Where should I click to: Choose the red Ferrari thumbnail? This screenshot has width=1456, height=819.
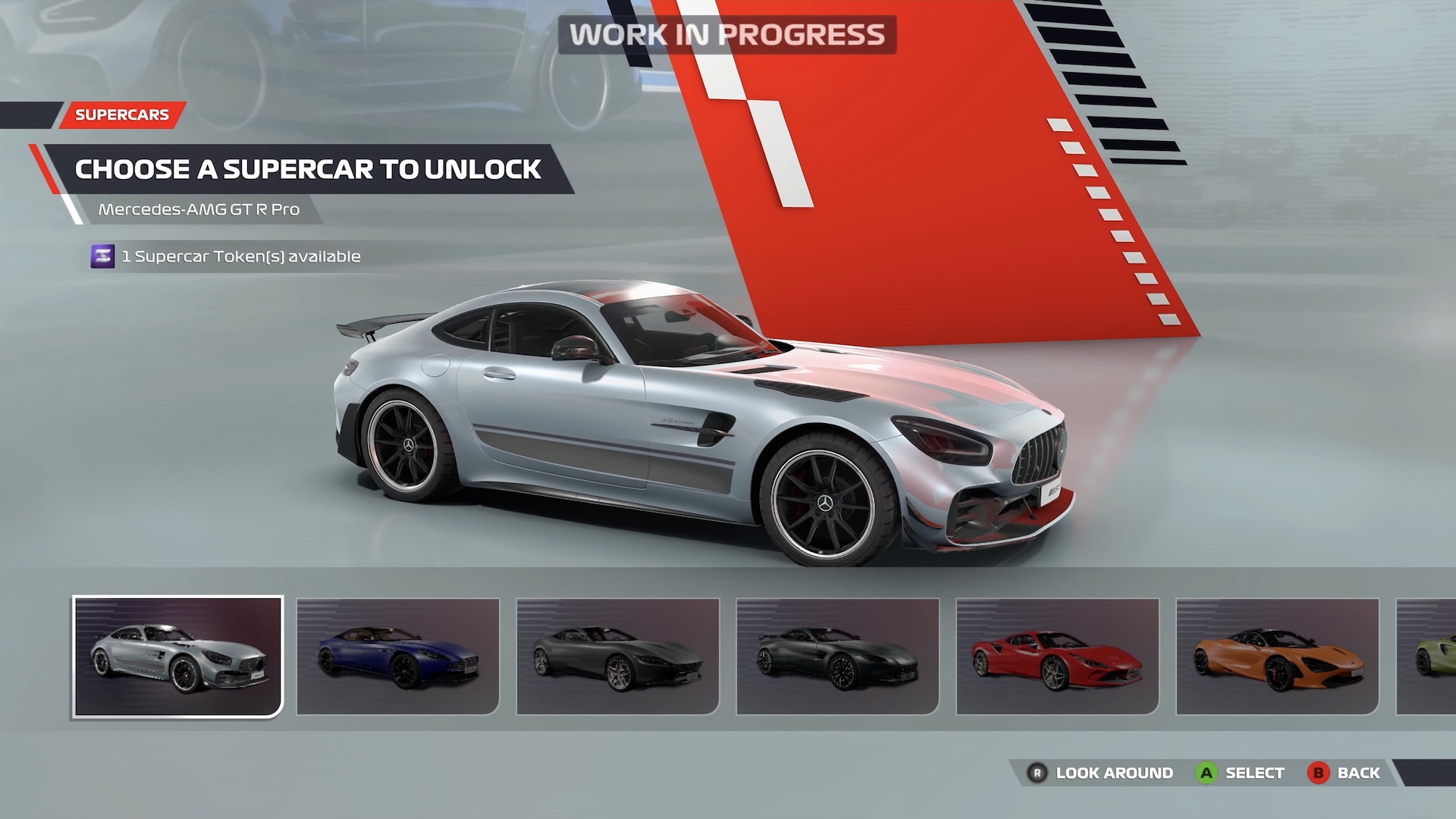pyautogui.click(x=1058, y=657)
